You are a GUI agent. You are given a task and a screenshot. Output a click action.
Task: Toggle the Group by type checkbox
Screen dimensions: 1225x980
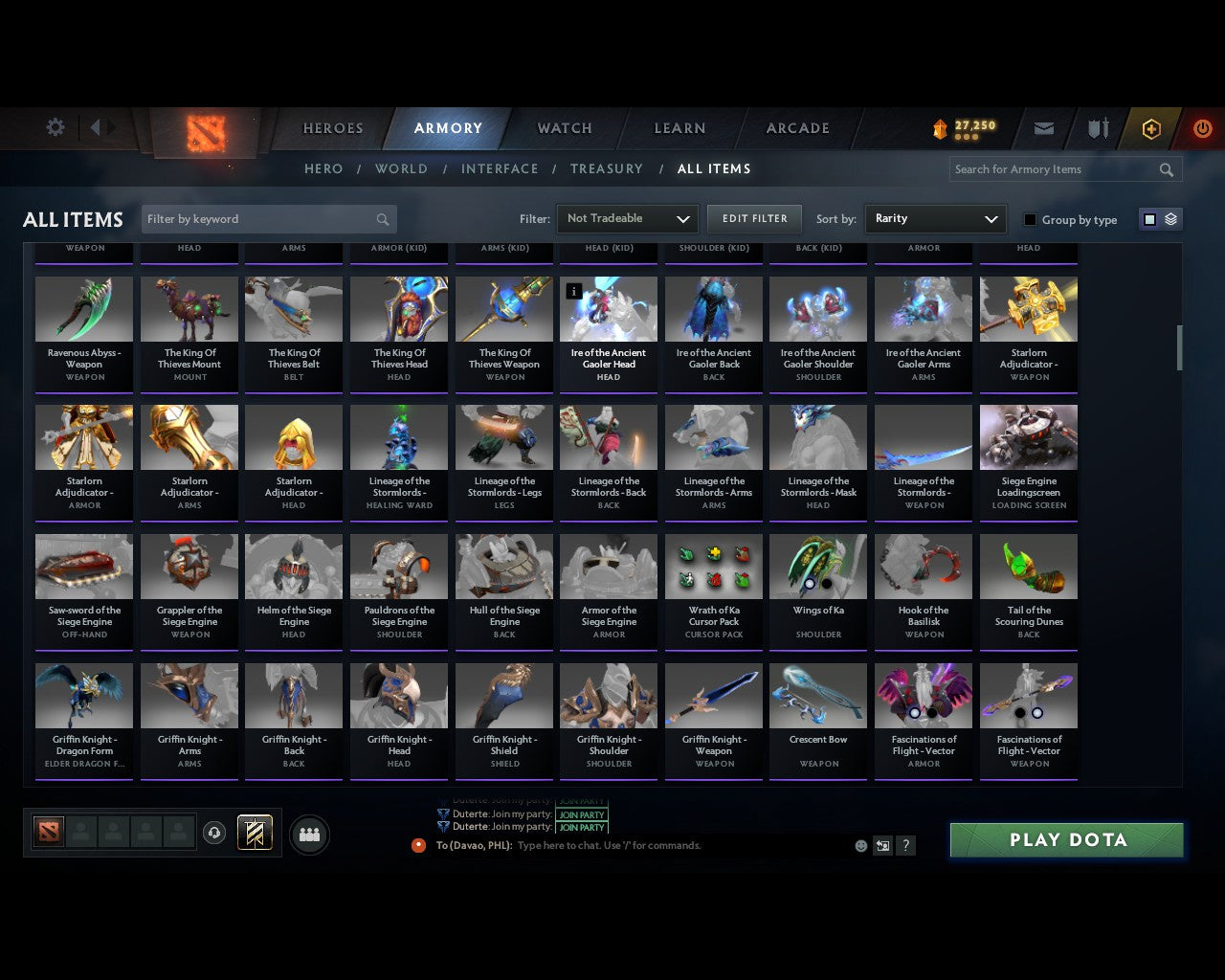[x=1030, y=219]
